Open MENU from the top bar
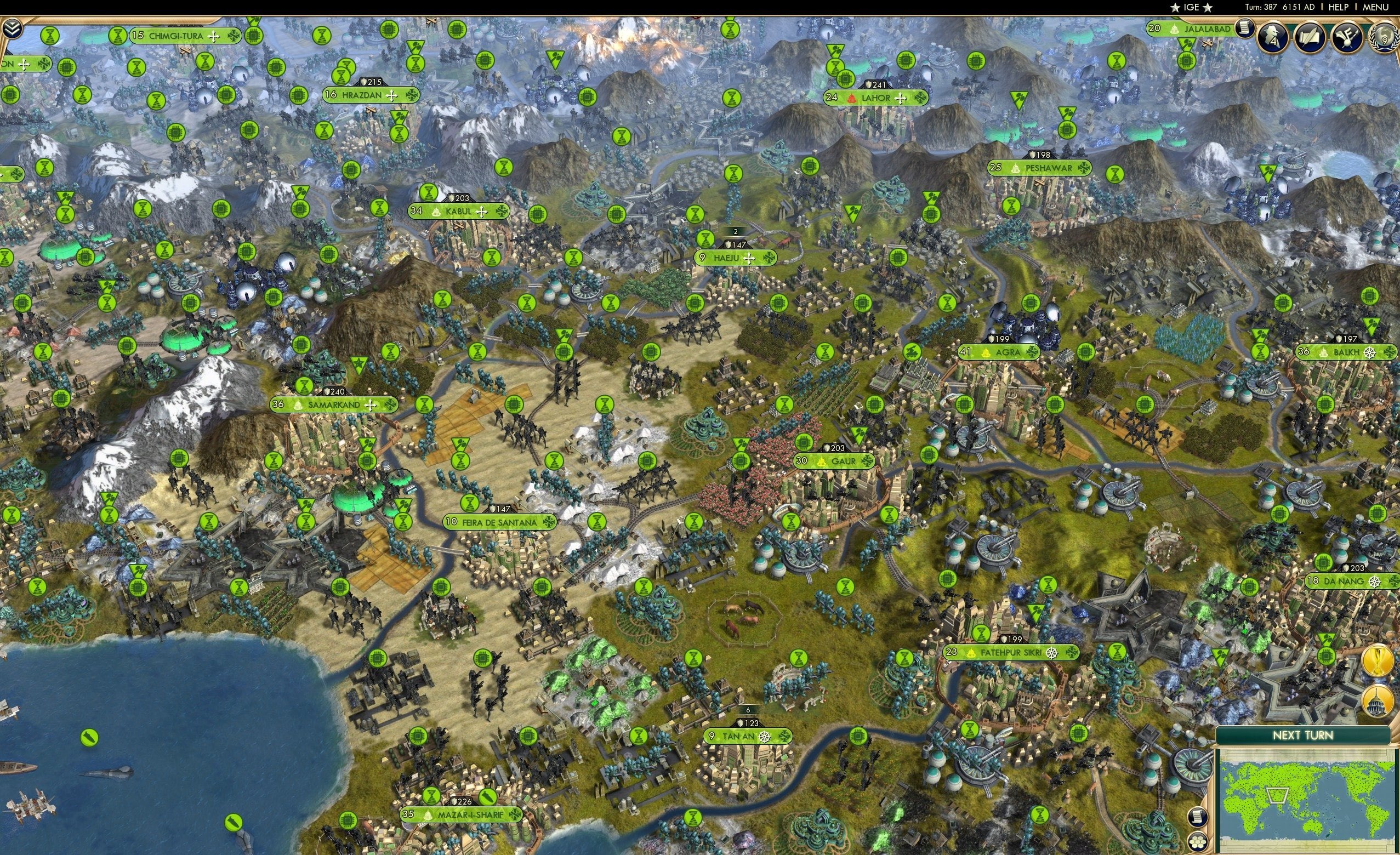Image resolution: width=1400 pixels, height=855 pixels. 1374,7
